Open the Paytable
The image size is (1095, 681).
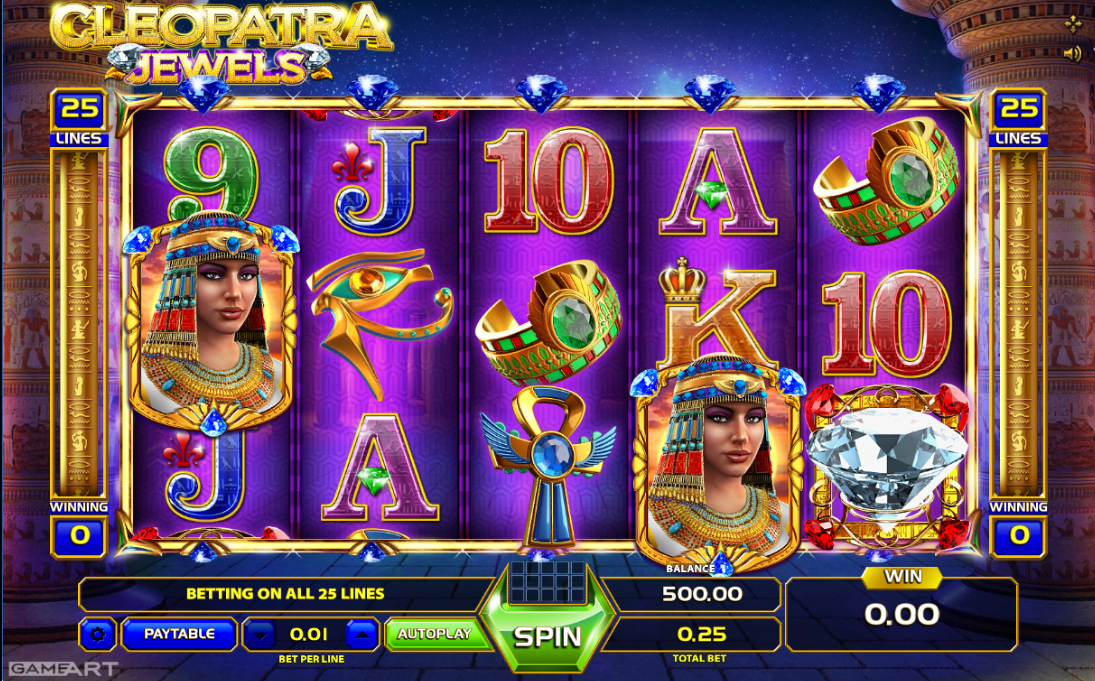tap(179, 634)
